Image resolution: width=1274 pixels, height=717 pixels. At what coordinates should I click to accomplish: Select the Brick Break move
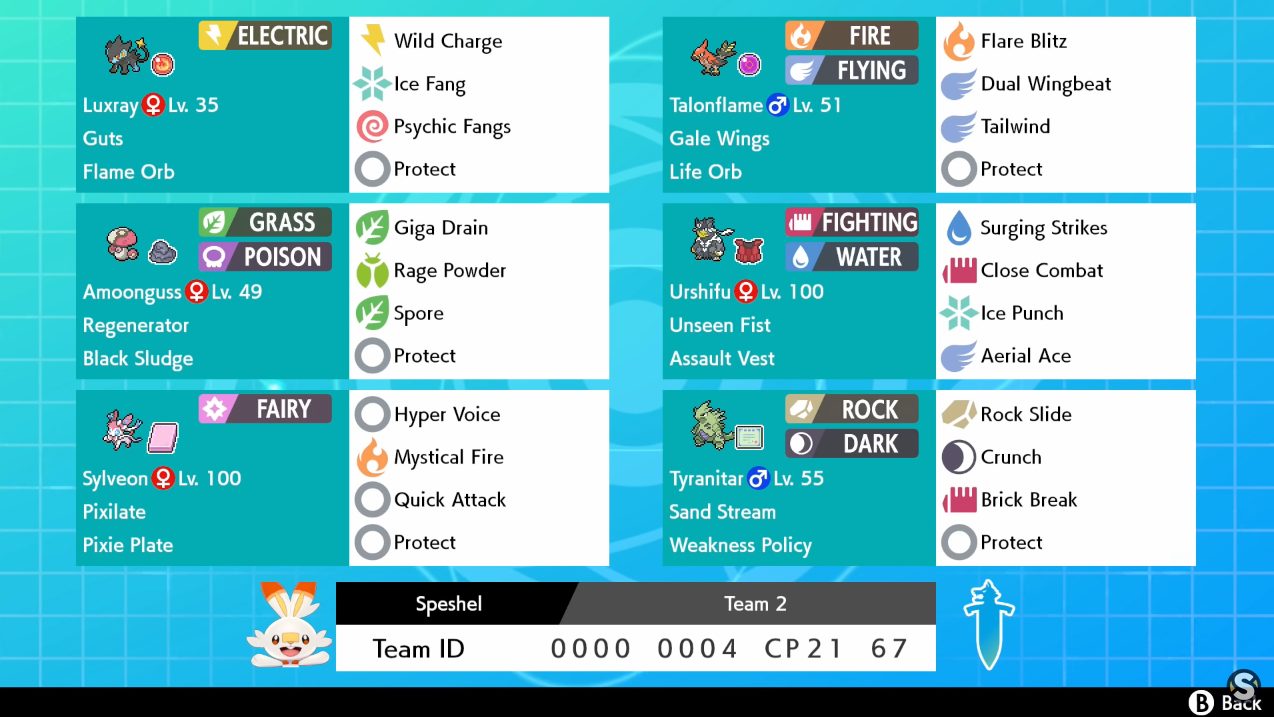click(1028, 500)
